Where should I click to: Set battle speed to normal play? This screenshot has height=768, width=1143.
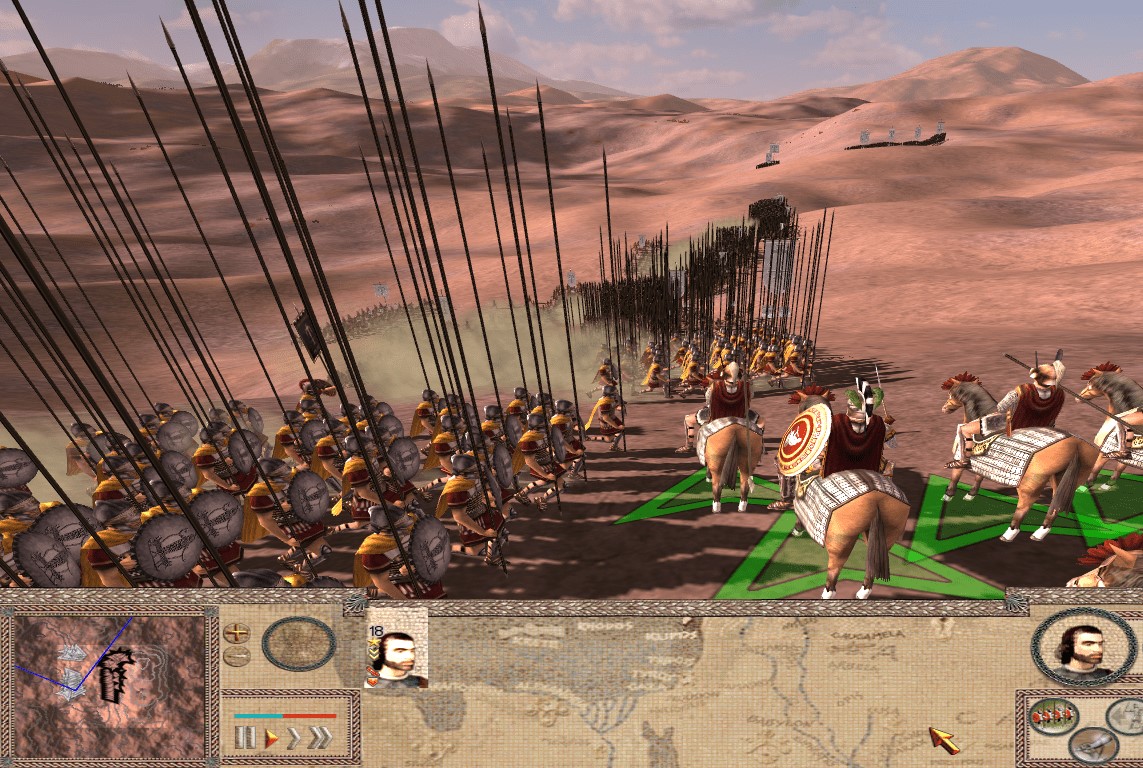pos(271,738)
